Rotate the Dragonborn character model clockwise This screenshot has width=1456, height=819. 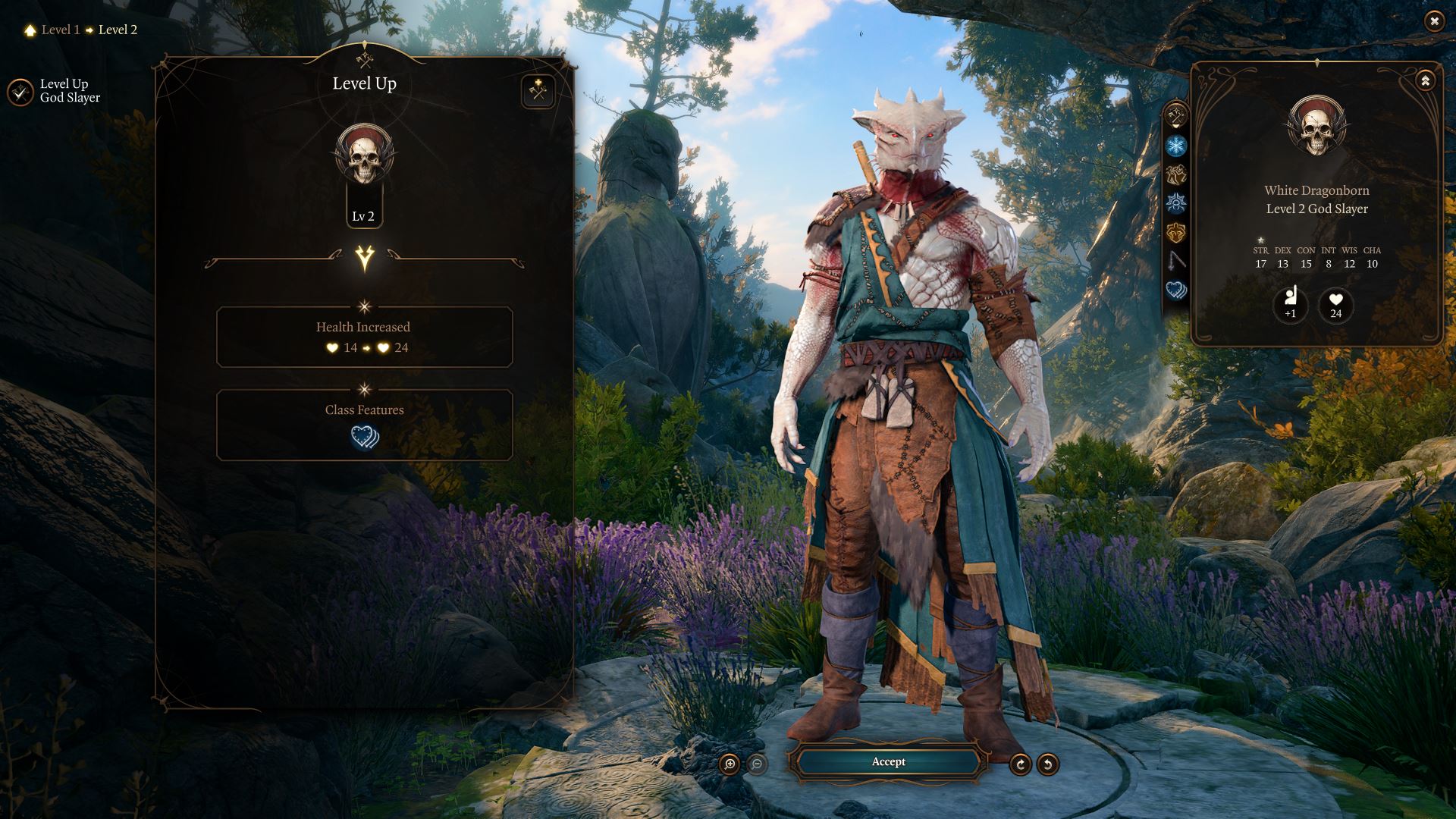click(x=1021, y=763)
